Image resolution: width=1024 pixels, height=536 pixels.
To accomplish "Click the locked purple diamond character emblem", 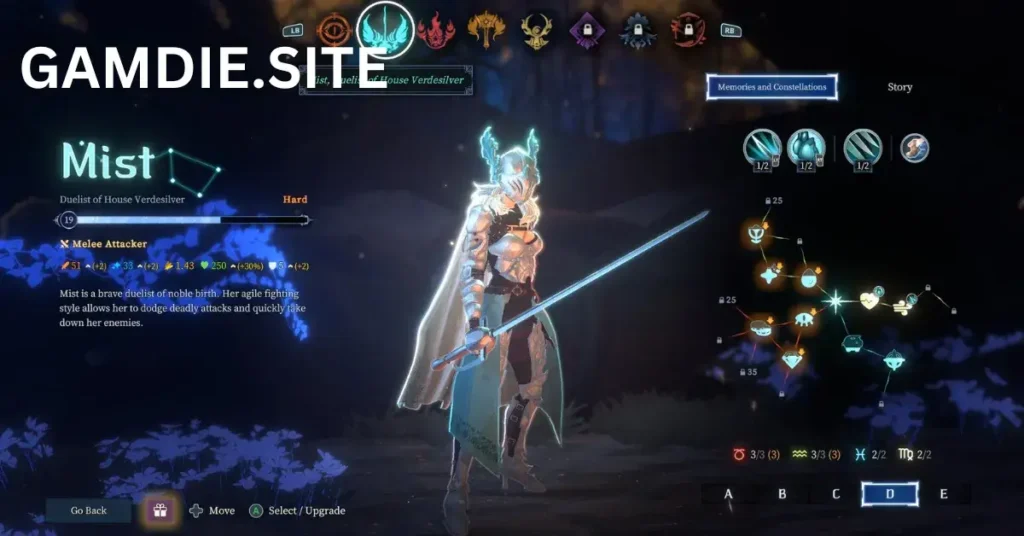I will tap(587, 30).
